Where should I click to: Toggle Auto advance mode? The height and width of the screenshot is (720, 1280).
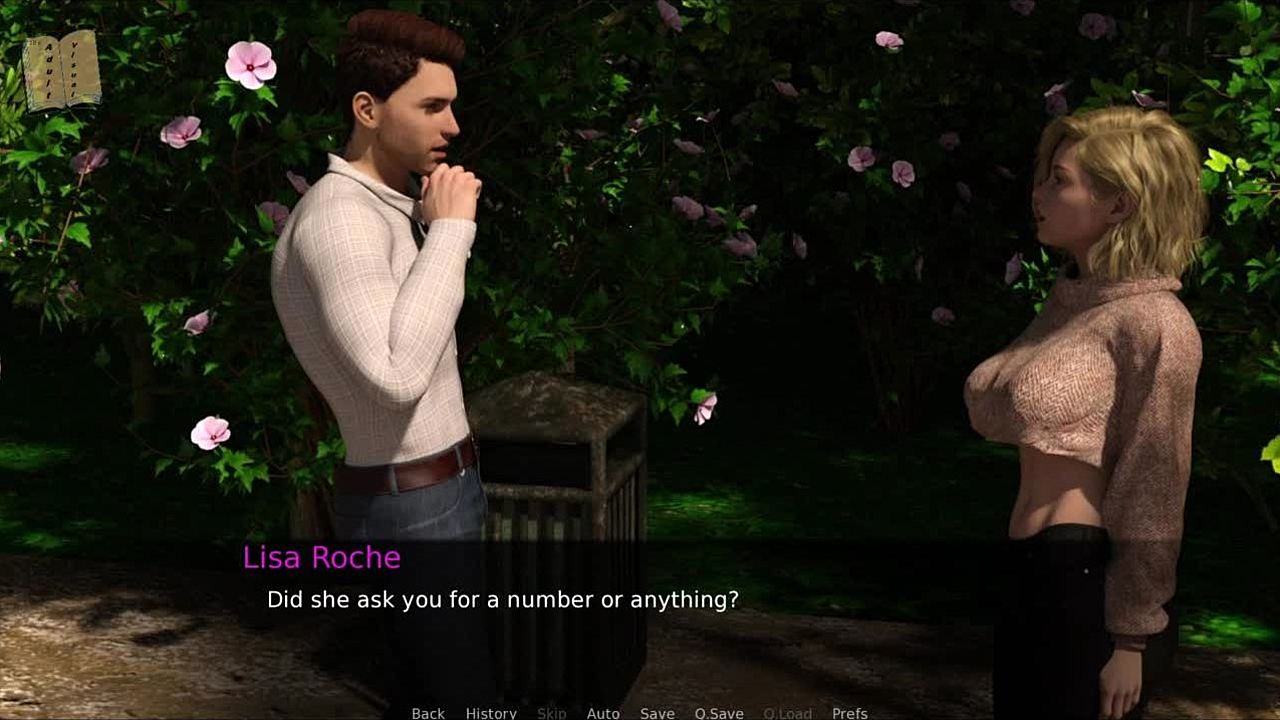tap(603, 712)
